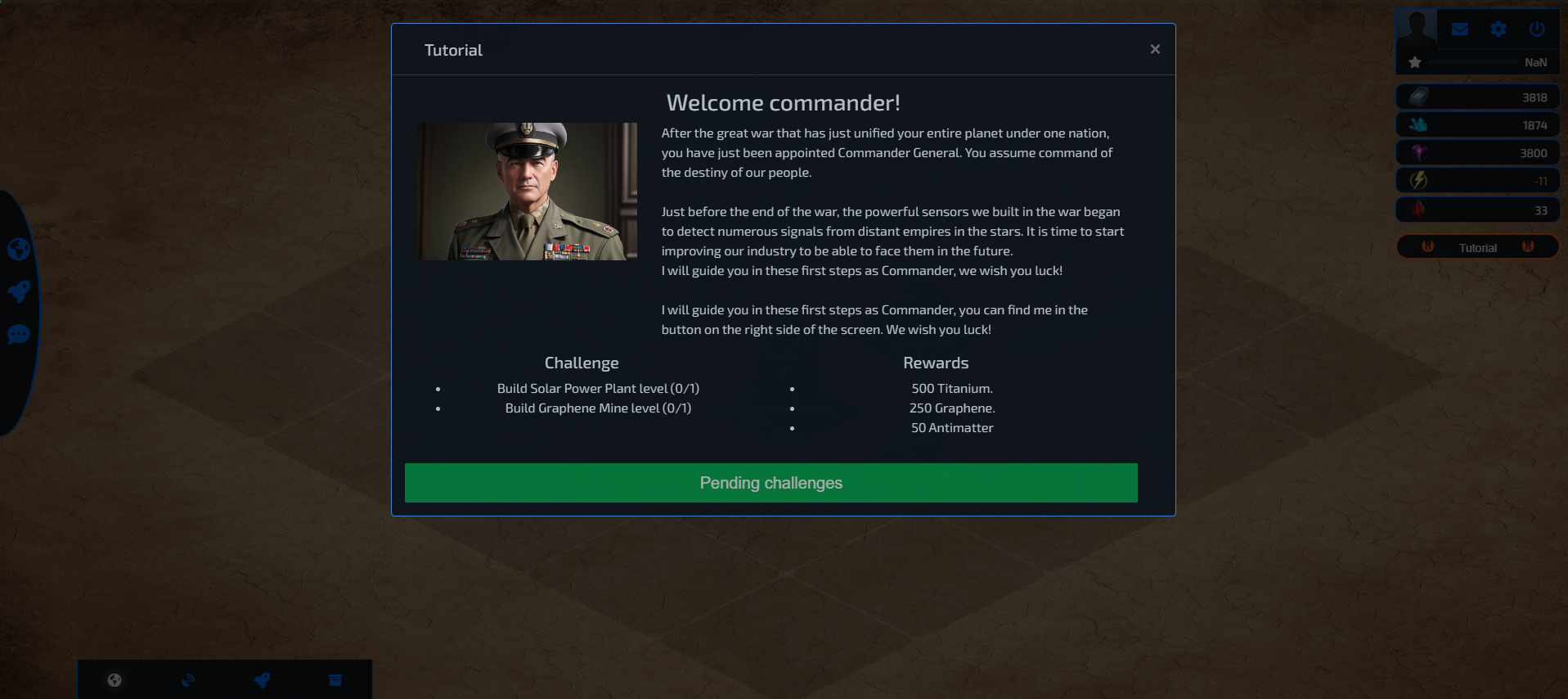View the antimatter resource showing 3800
Screen dimensions: 1568x699
[1476, 152]
